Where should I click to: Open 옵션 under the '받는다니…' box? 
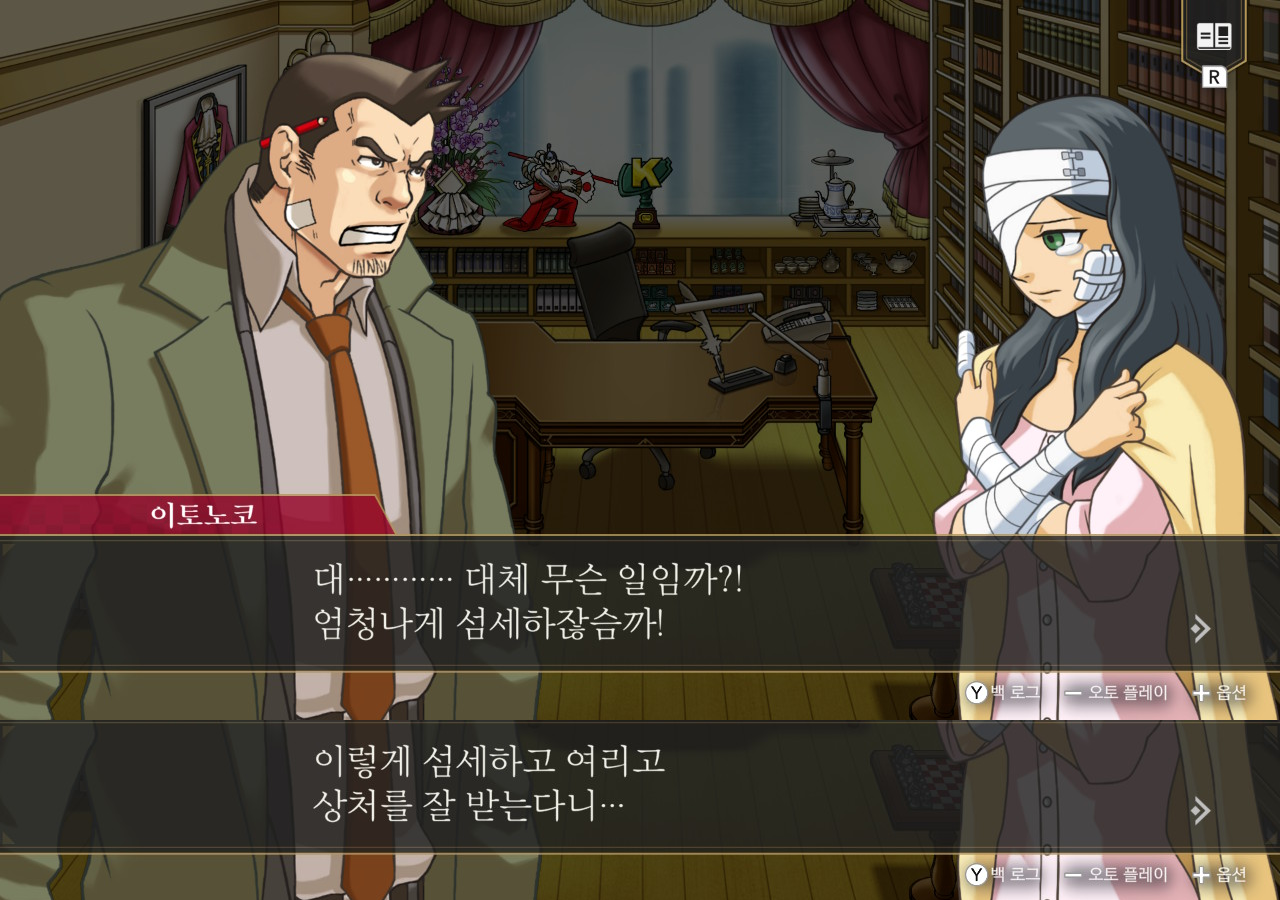tap(1220, 875)
